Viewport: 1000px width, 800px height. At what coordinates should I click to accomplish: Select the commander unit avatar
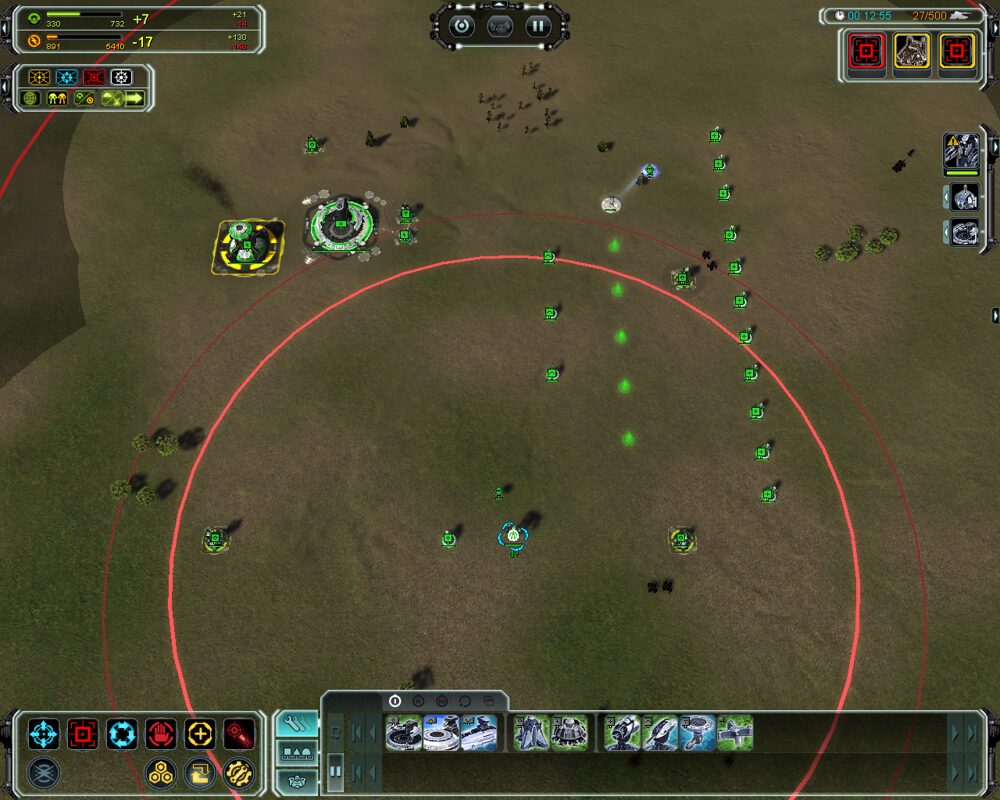point(962,151)
